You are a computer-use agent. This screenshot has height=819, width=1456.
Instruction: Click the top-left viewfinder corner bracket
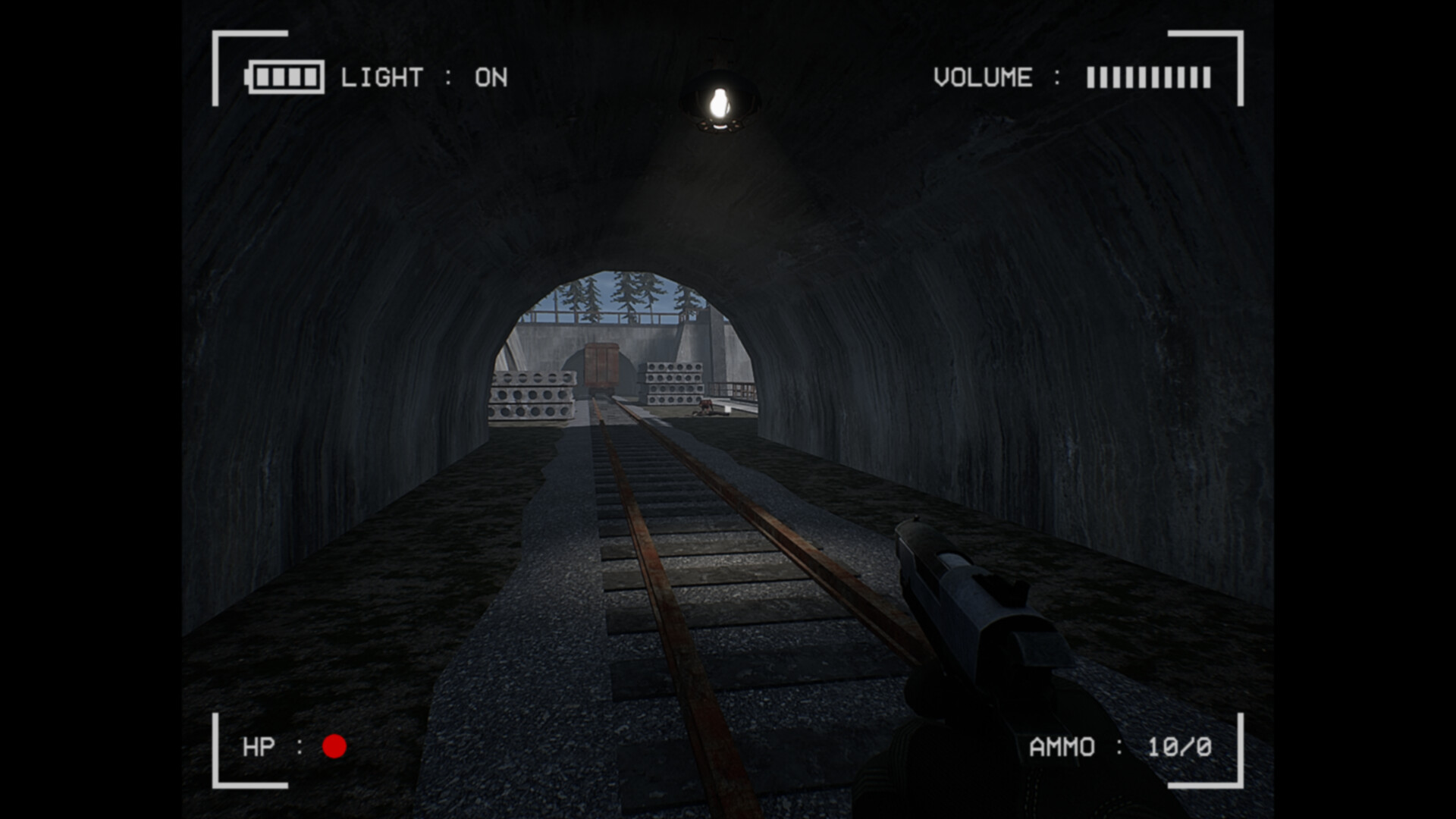click(235, 53)
